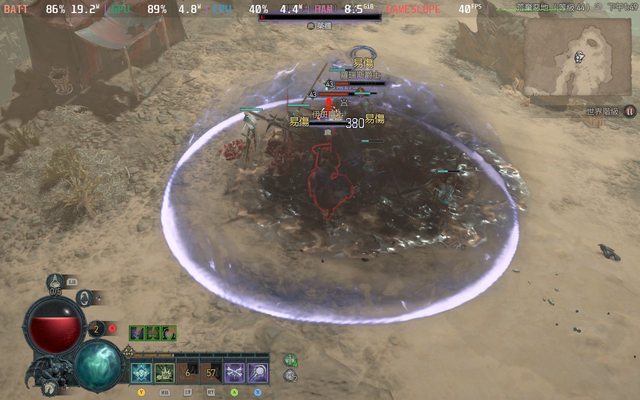Trigger the purple orb scepter skill
Screen dimensions: 640x400
[258, 373]
